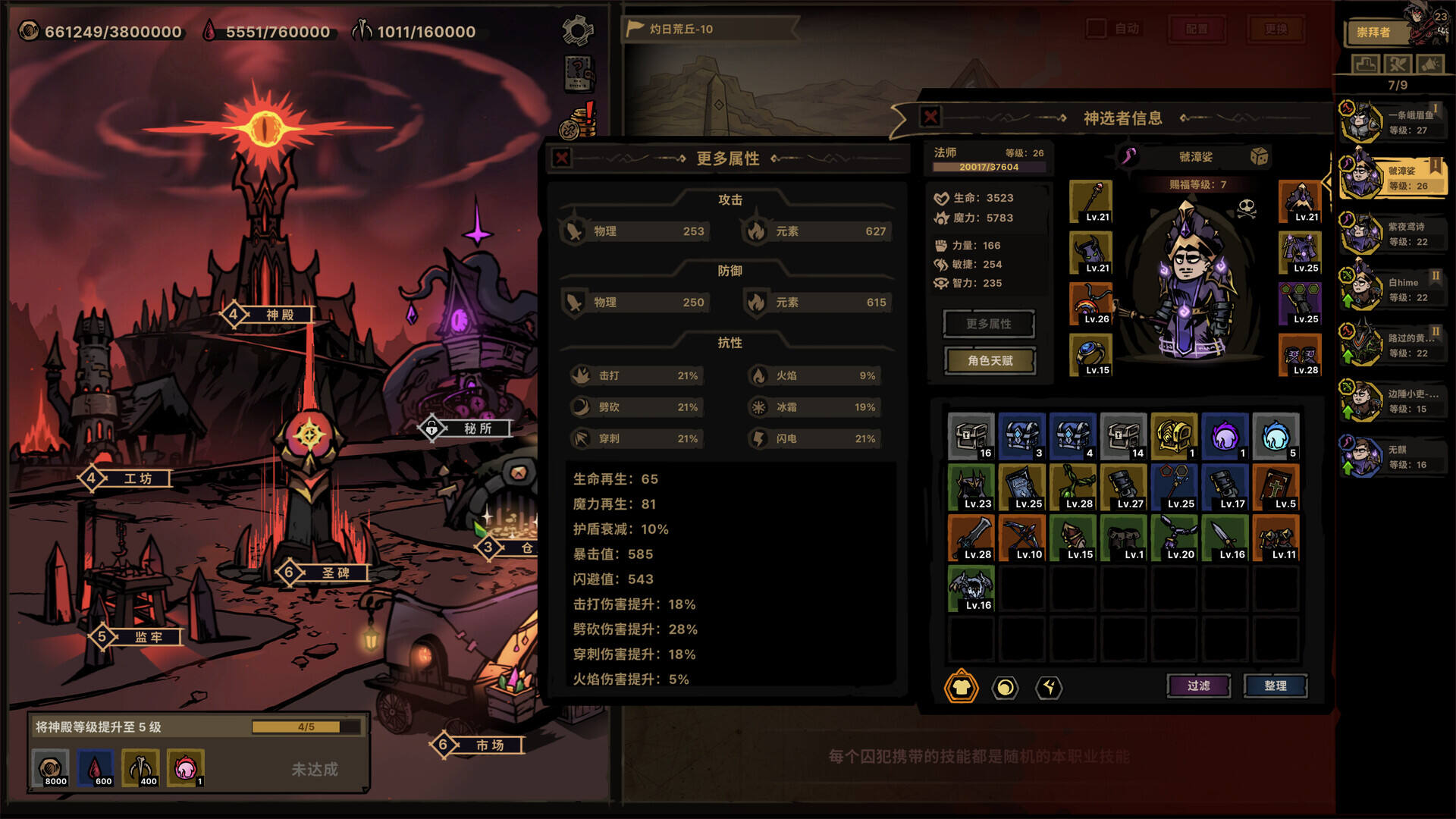The height and width of the screenshot is (819, 1456).
Task: Open the settings gear in the top-left corner
Action: tap(577, 30)
